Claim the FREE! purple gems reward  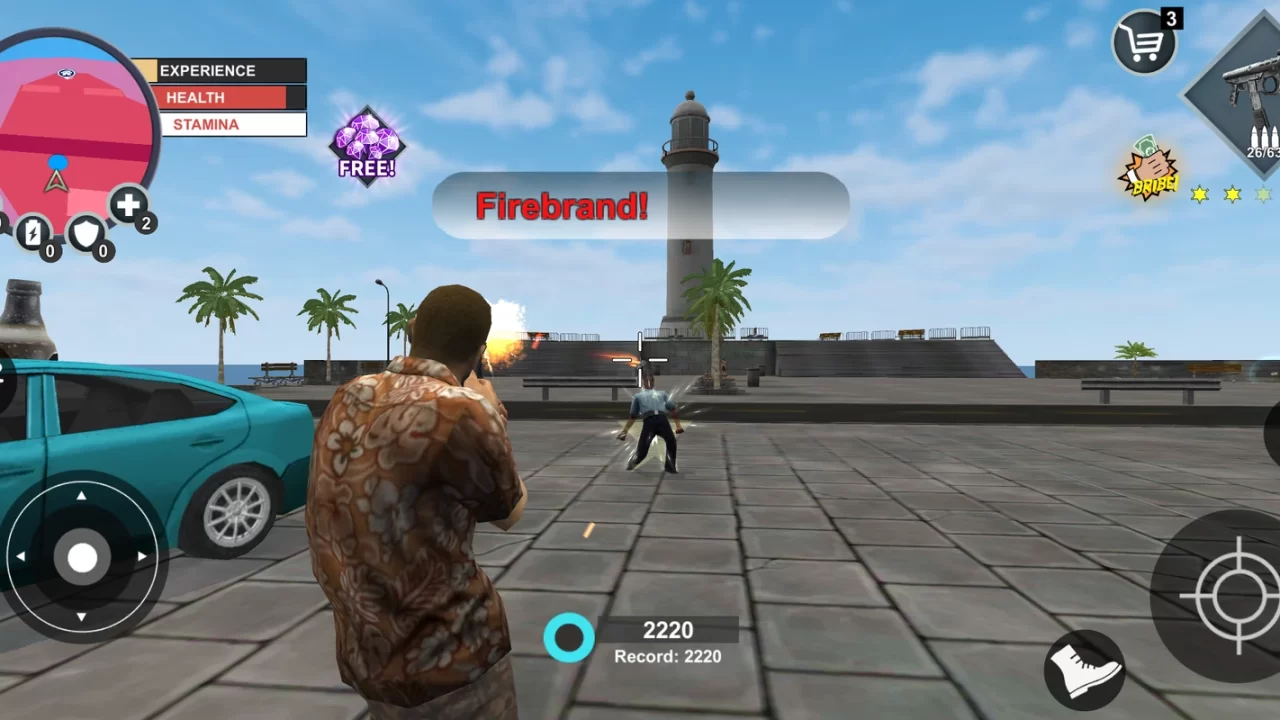pyautogui.click(x=367, y=148)
